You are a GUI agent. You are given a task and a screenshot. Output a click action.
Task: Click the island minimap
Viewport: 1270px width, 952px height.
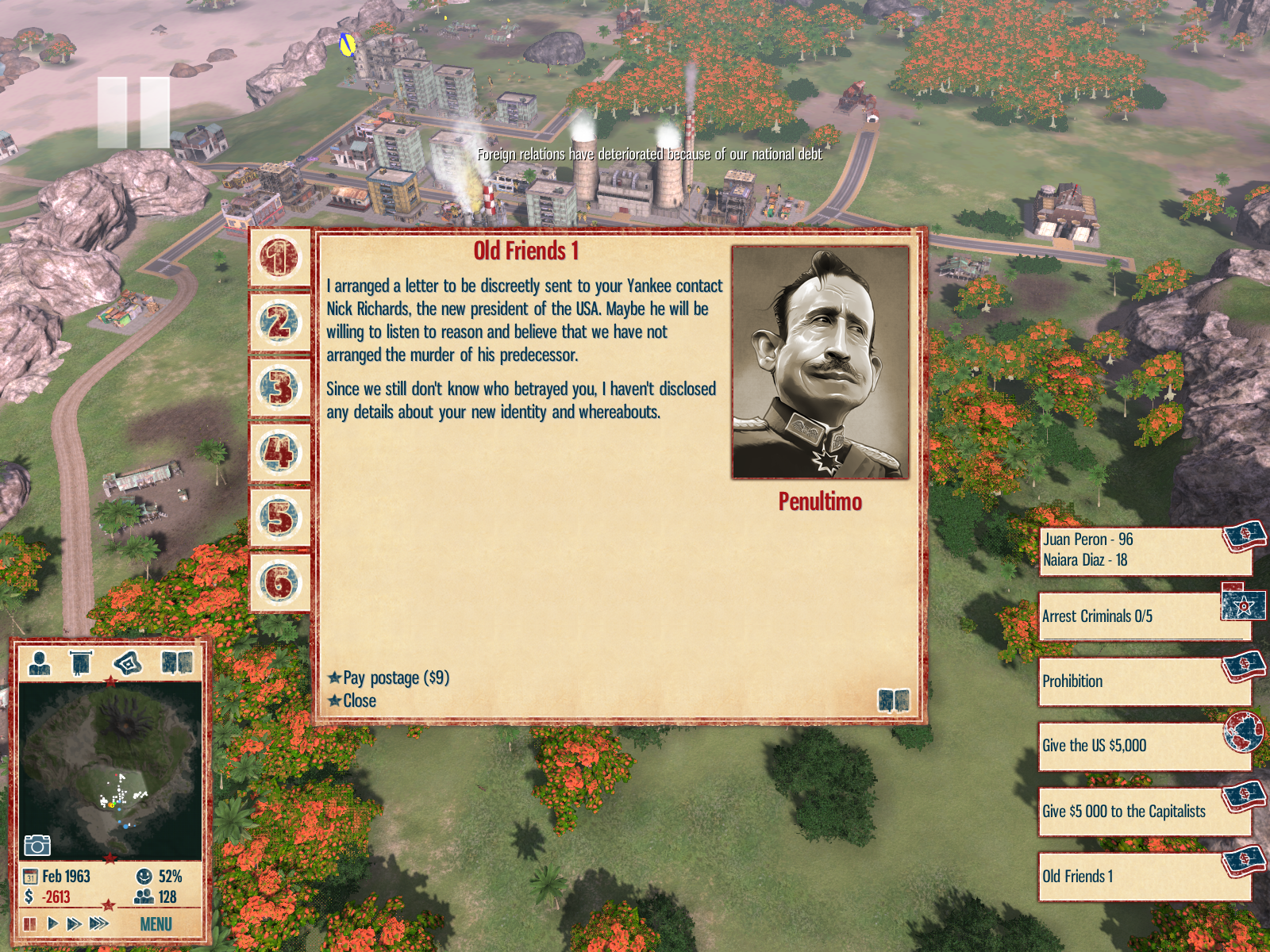110,768
